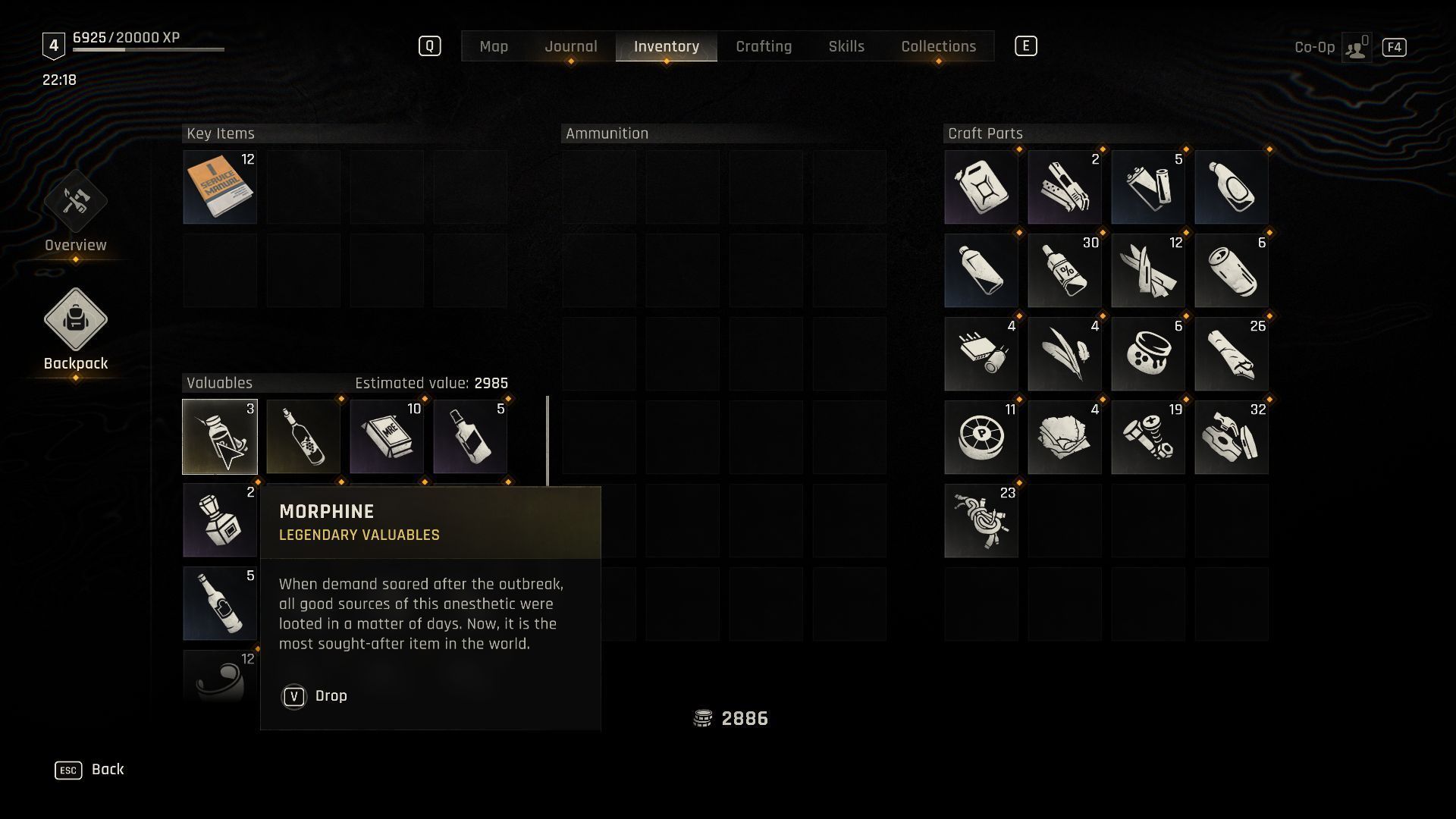This screenshot has height=819, width=1456.
Task: Pick the batteries craft part slot
Action: tap(1148, 187)
